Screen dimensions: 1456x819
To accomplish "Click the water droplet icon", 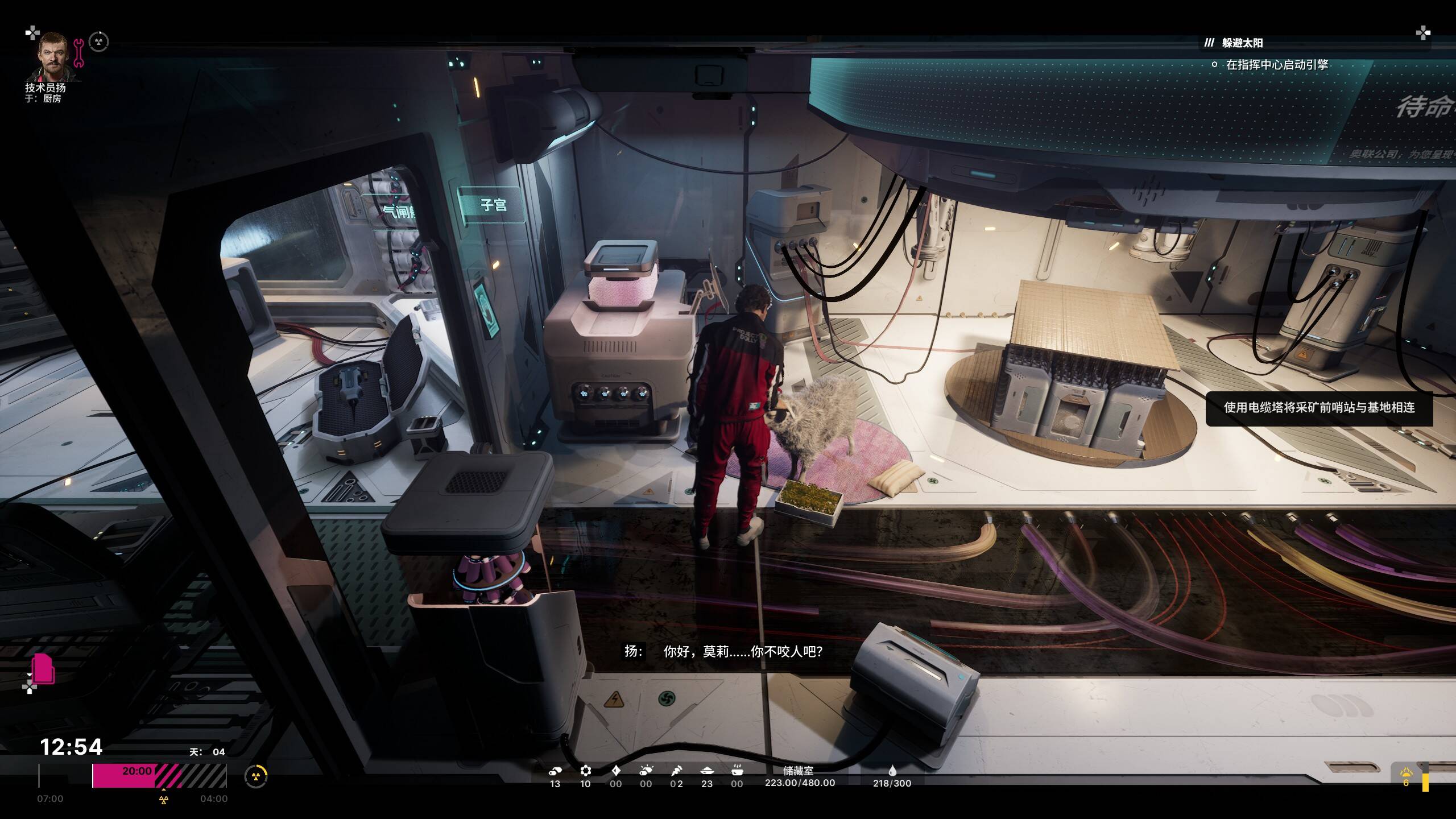I will [x=892, y=771].
